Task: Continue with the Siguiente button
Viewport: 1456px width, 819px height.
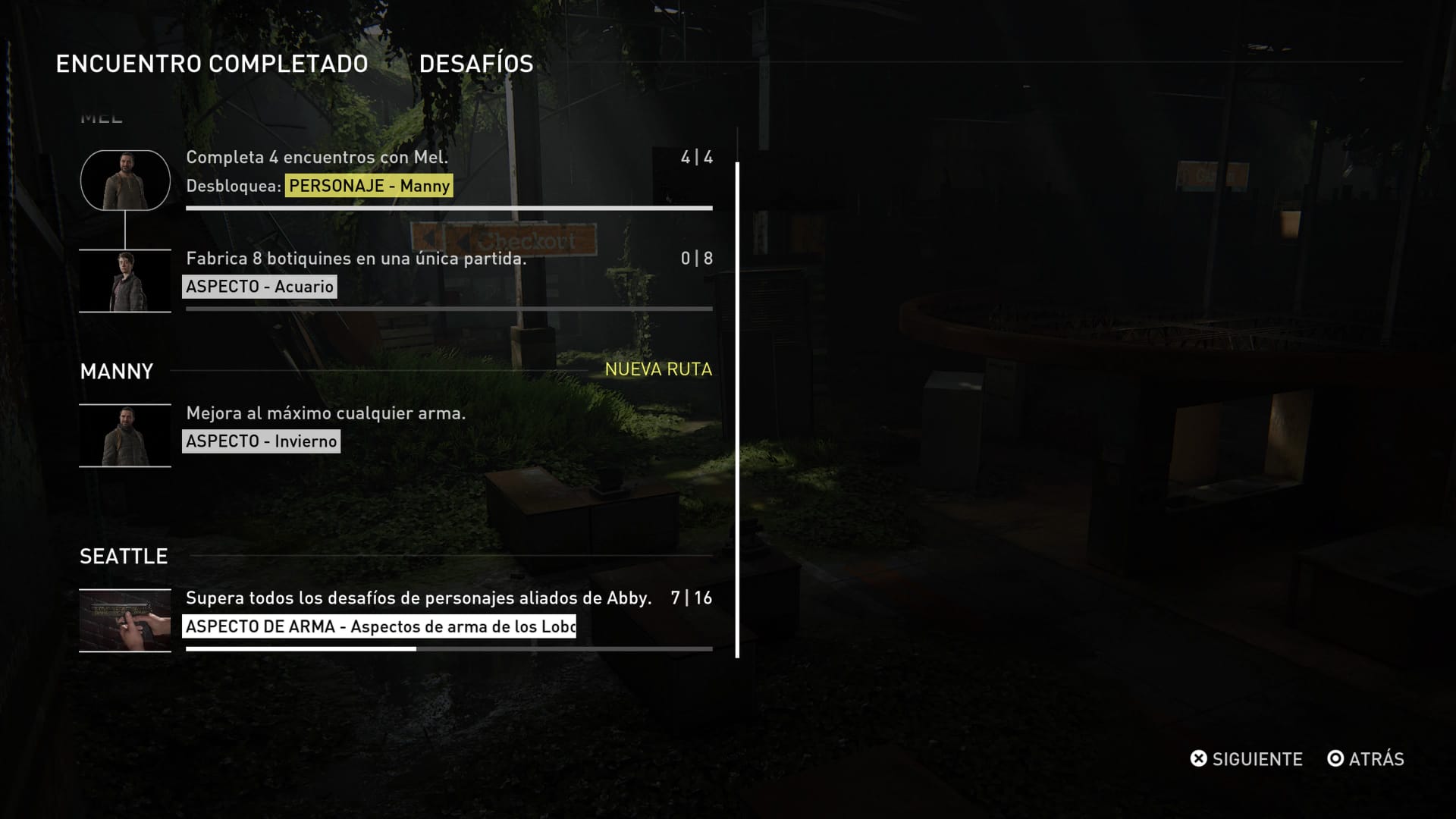Action: [x=1246, y=759]
